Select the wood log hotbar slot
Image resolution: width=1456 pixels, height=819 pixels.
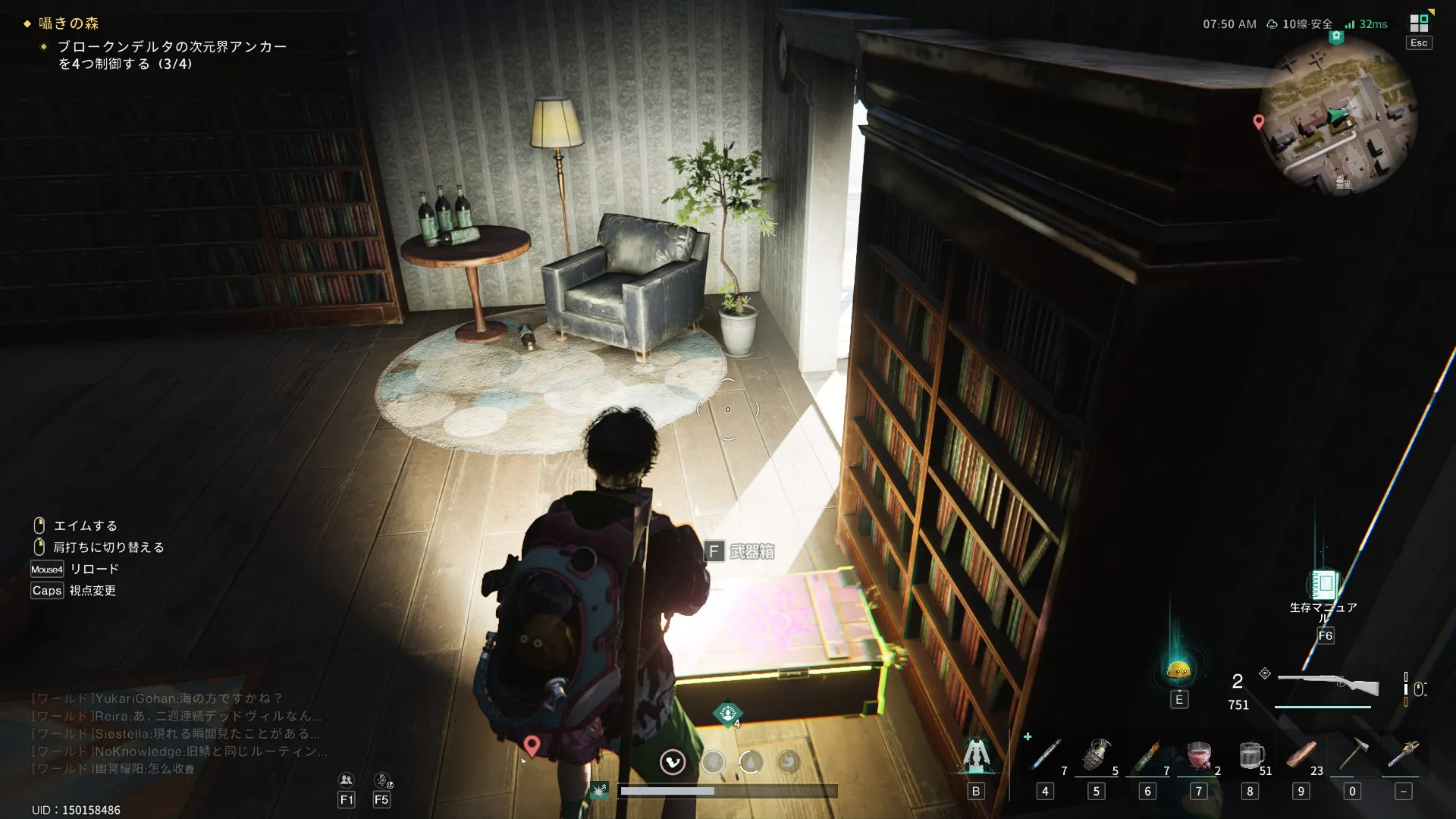point(1301,755)
